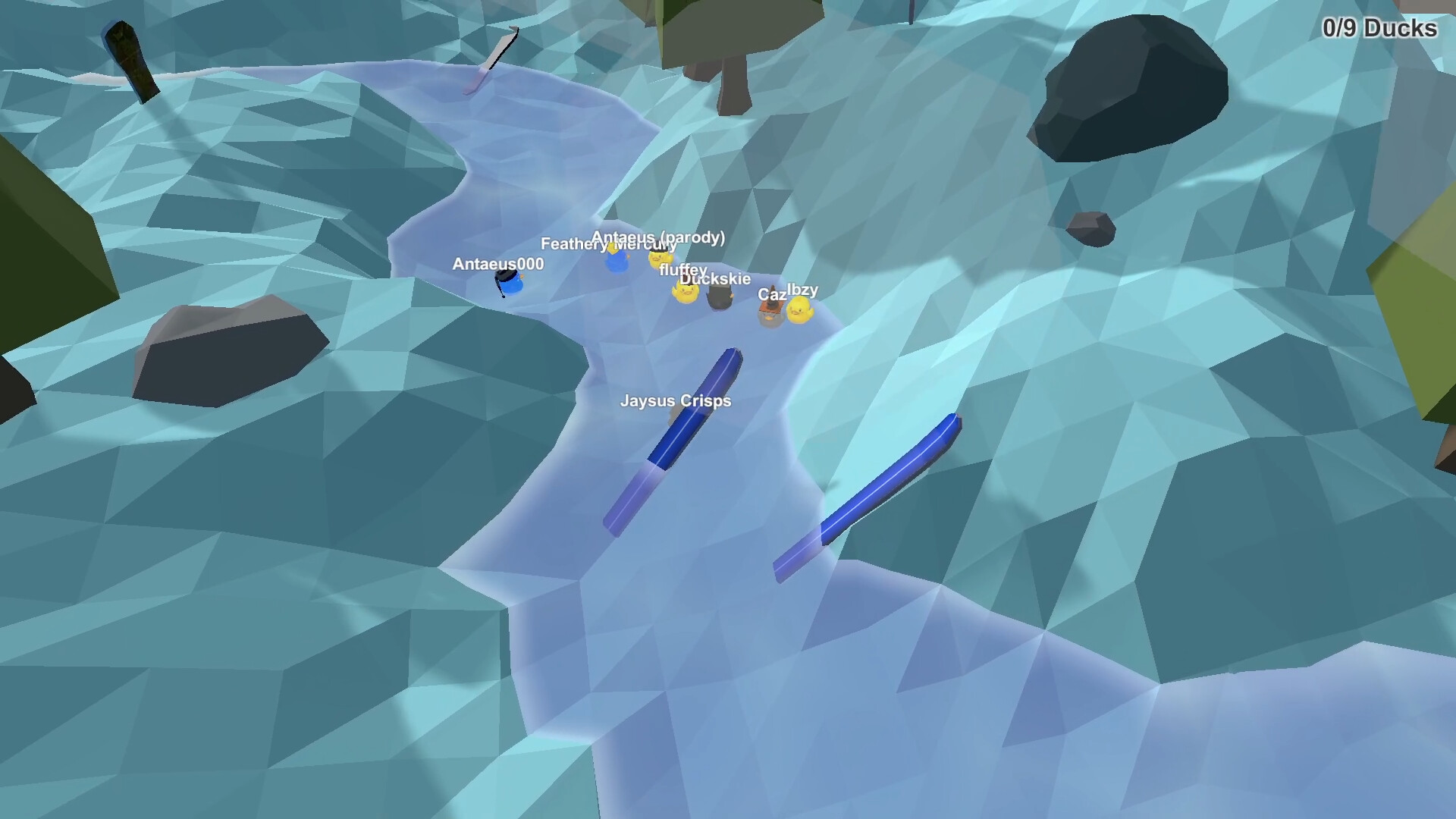The image size is (1456, 819).
Task: Click the Jaysus Crisps player name
Action: click(x=673, y=401)
